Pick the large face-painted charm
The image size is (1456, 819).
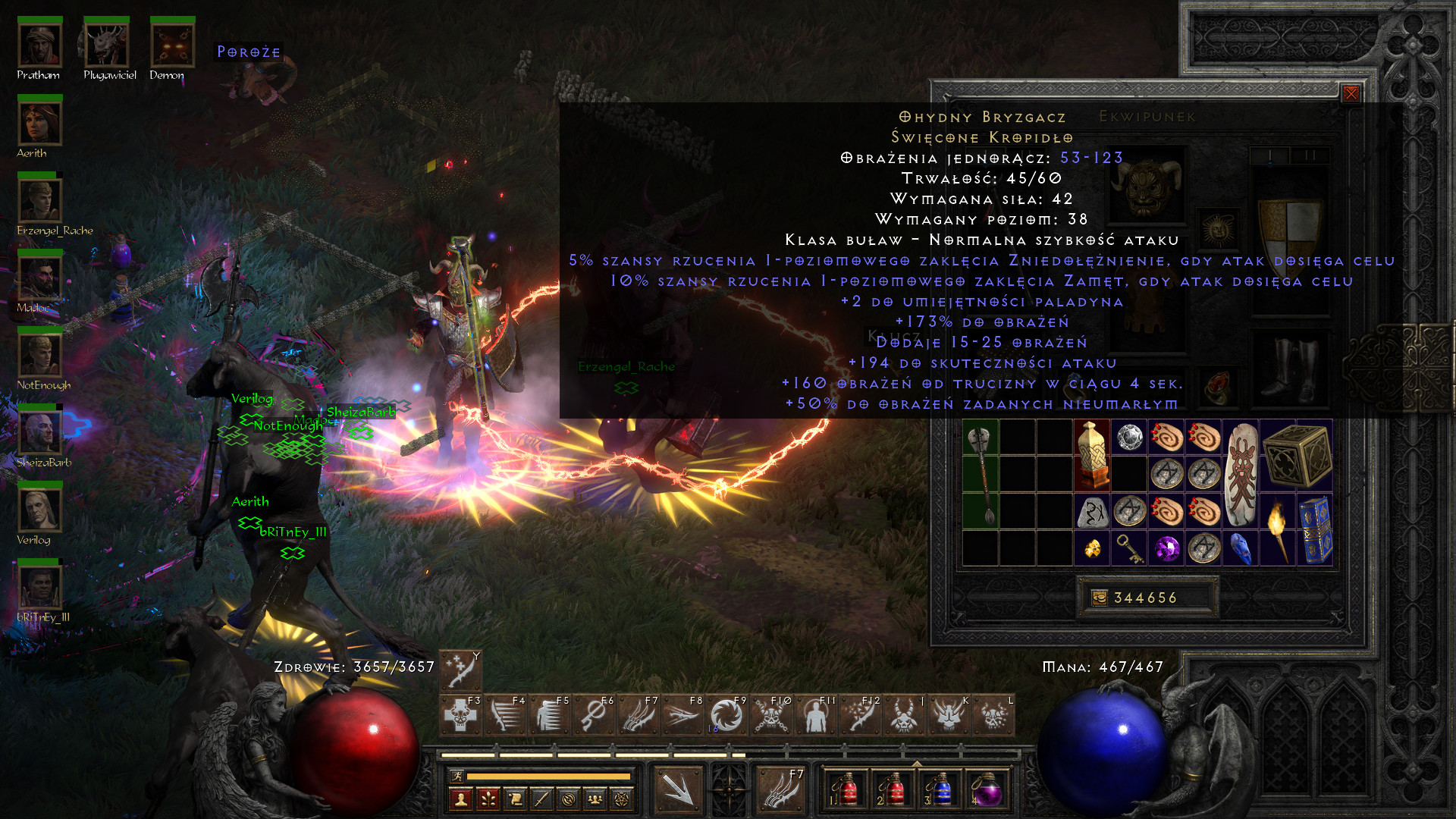click(x=1241, y=475)
